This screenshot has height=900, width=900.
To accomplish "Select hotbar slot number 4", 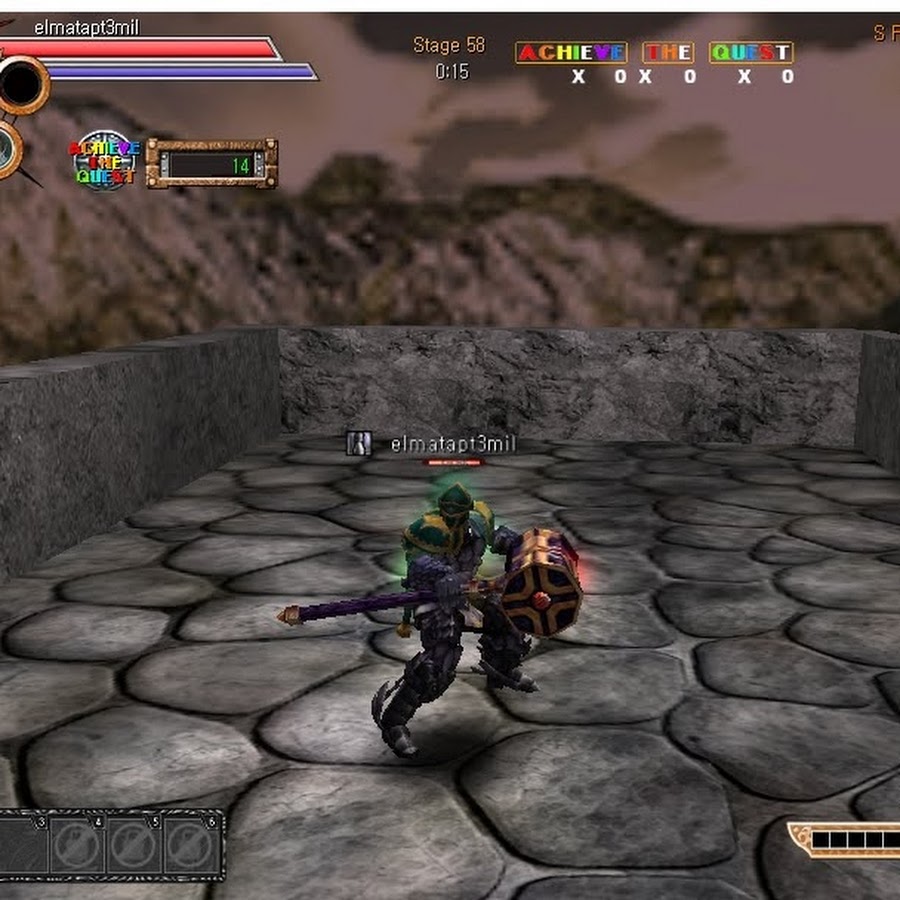I will point(77,846).
